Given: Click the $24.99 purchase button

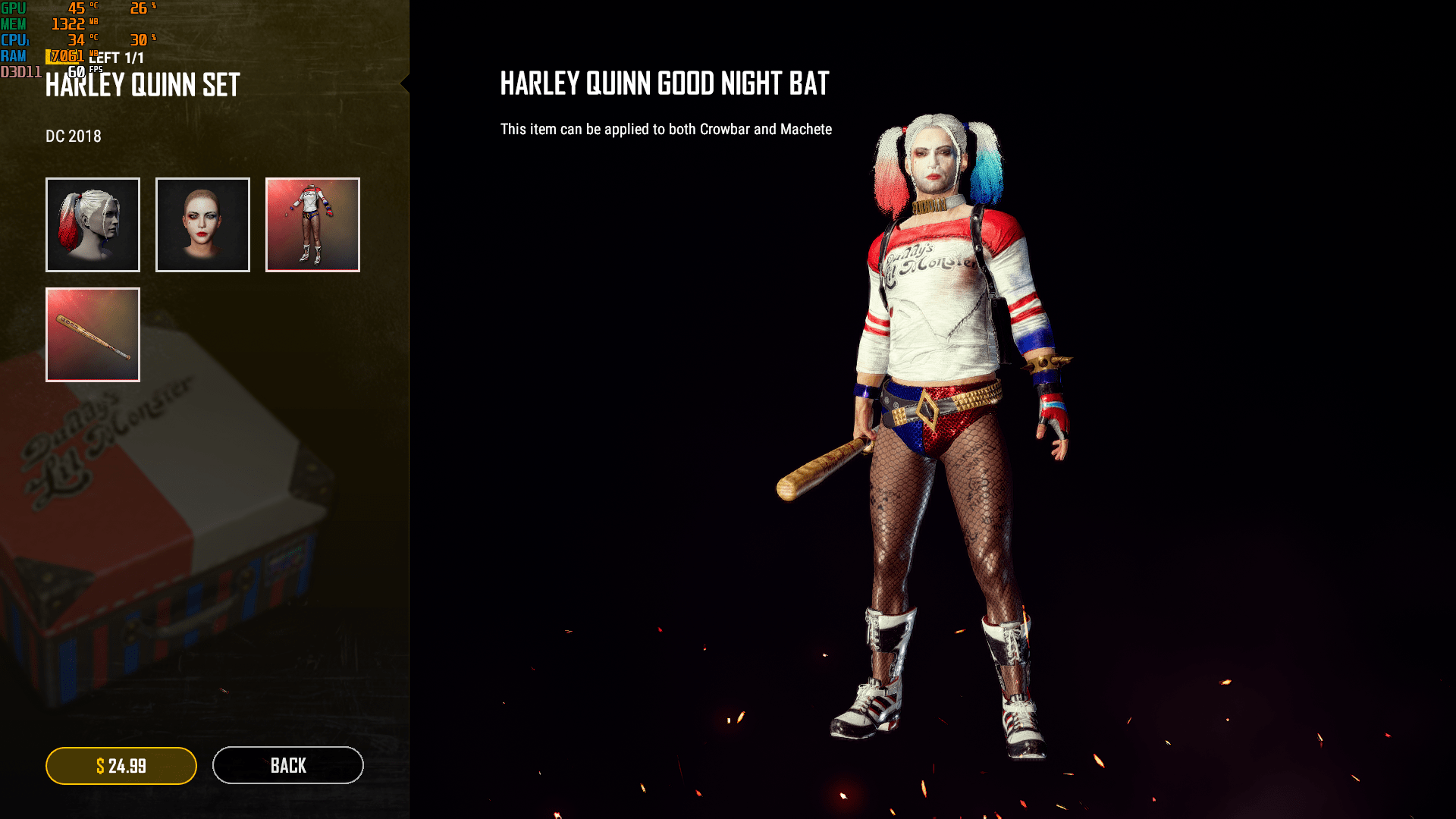Looking at the screenshot, I should pyautogui.click(x=121, y=765).
